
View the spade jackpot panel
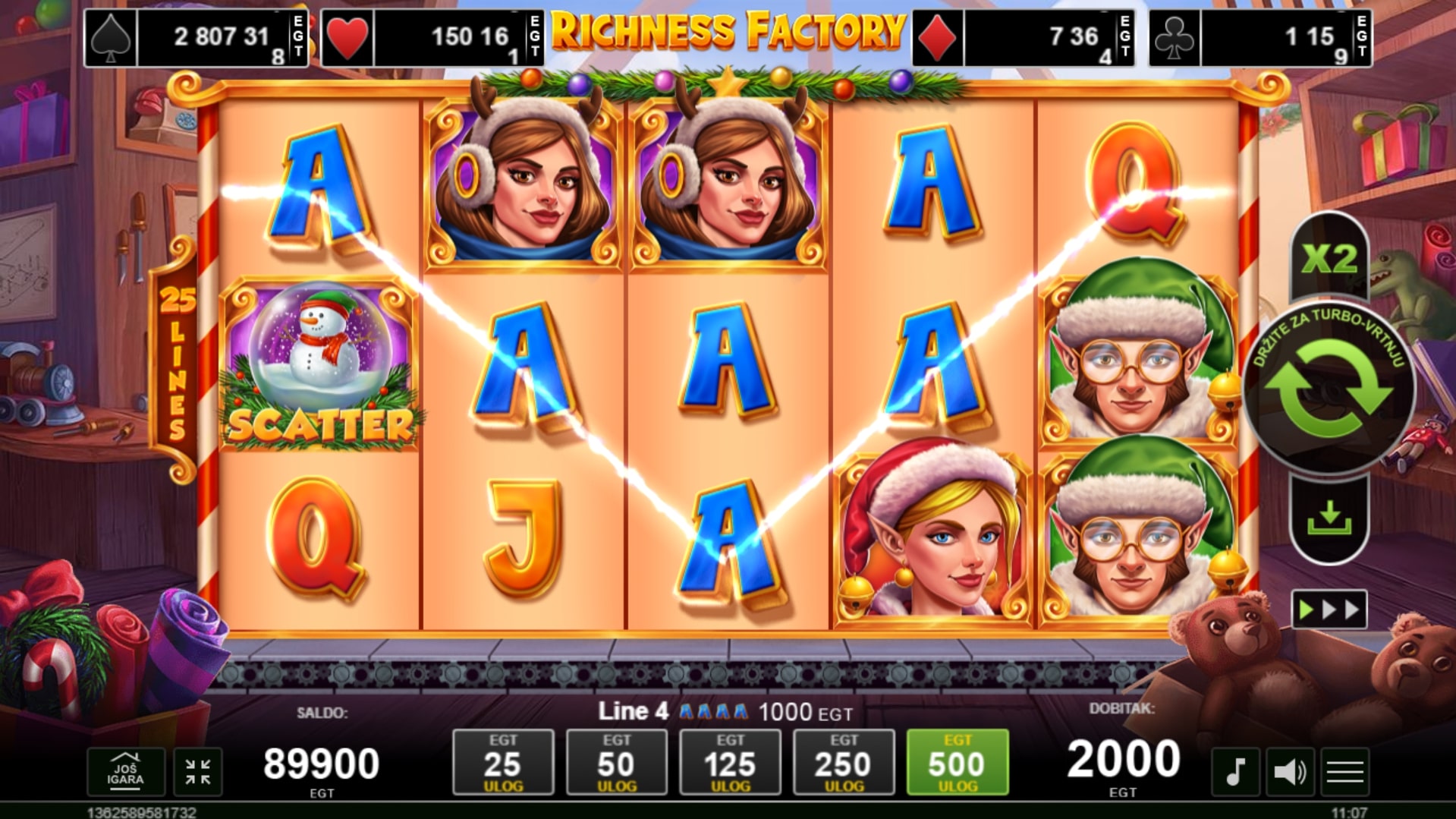coord(197,38)
